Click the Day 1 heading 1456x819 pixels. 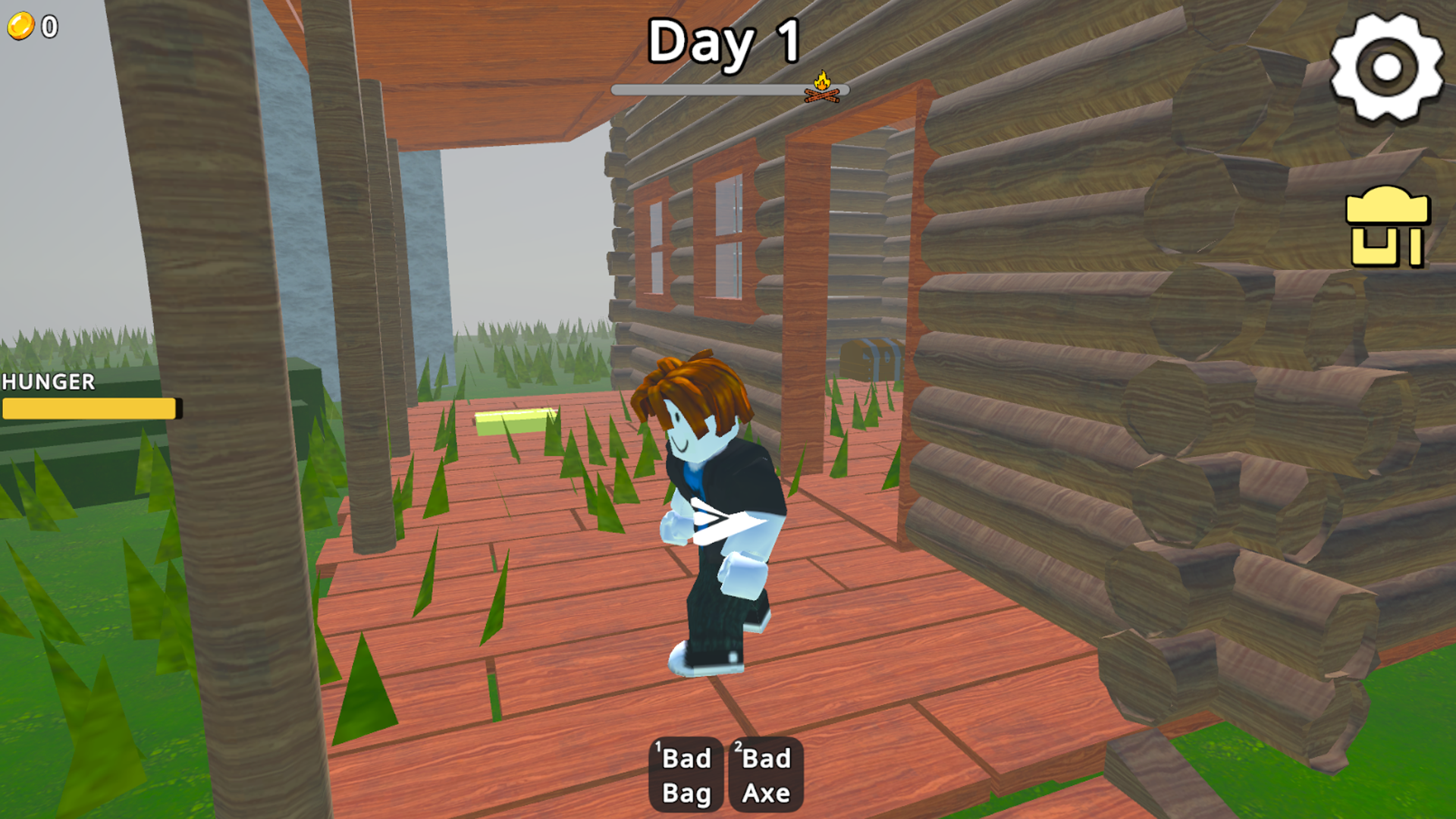click(724, 44)
